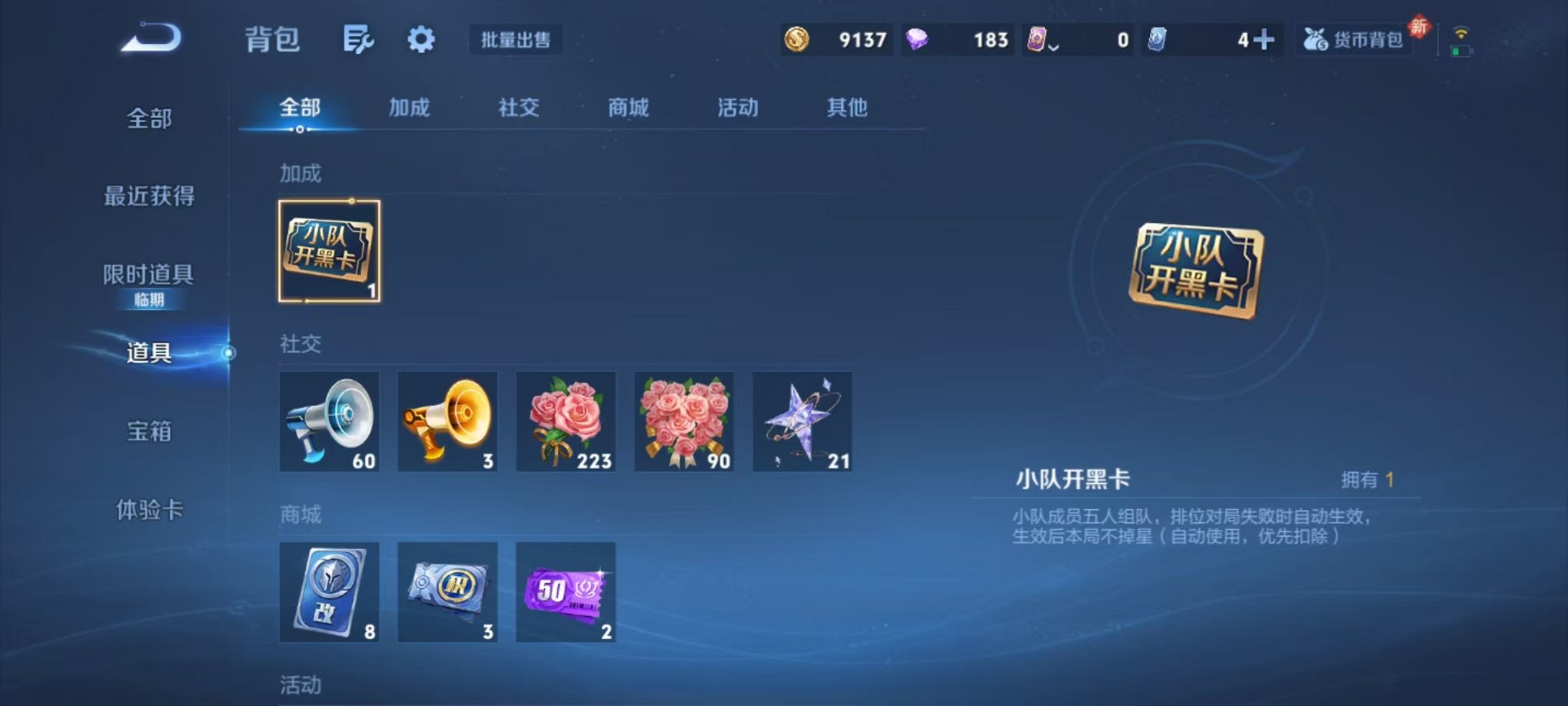
Task: Click the 批量出售 button
Action: pos(516,41)
